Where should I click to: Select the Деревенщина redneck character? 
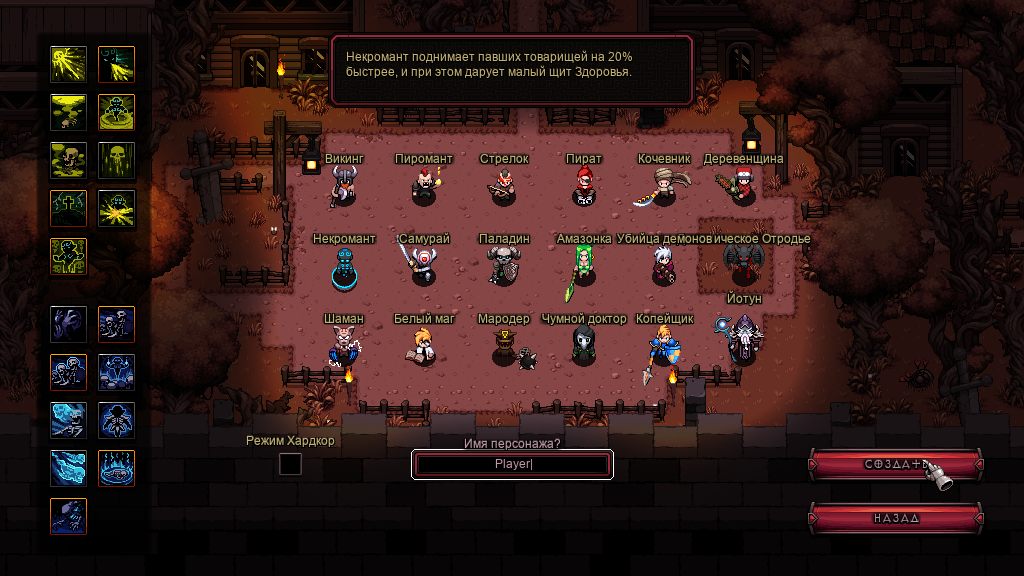(742, 187)
